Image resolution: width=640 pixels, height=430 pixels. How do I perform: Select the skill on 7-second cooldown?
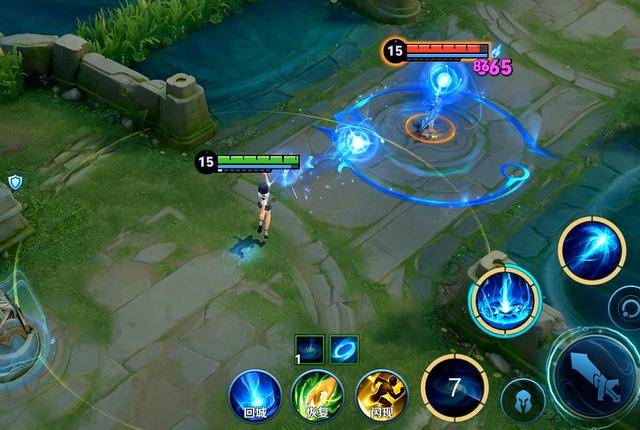pyautogui.click(x=454, y=385)
